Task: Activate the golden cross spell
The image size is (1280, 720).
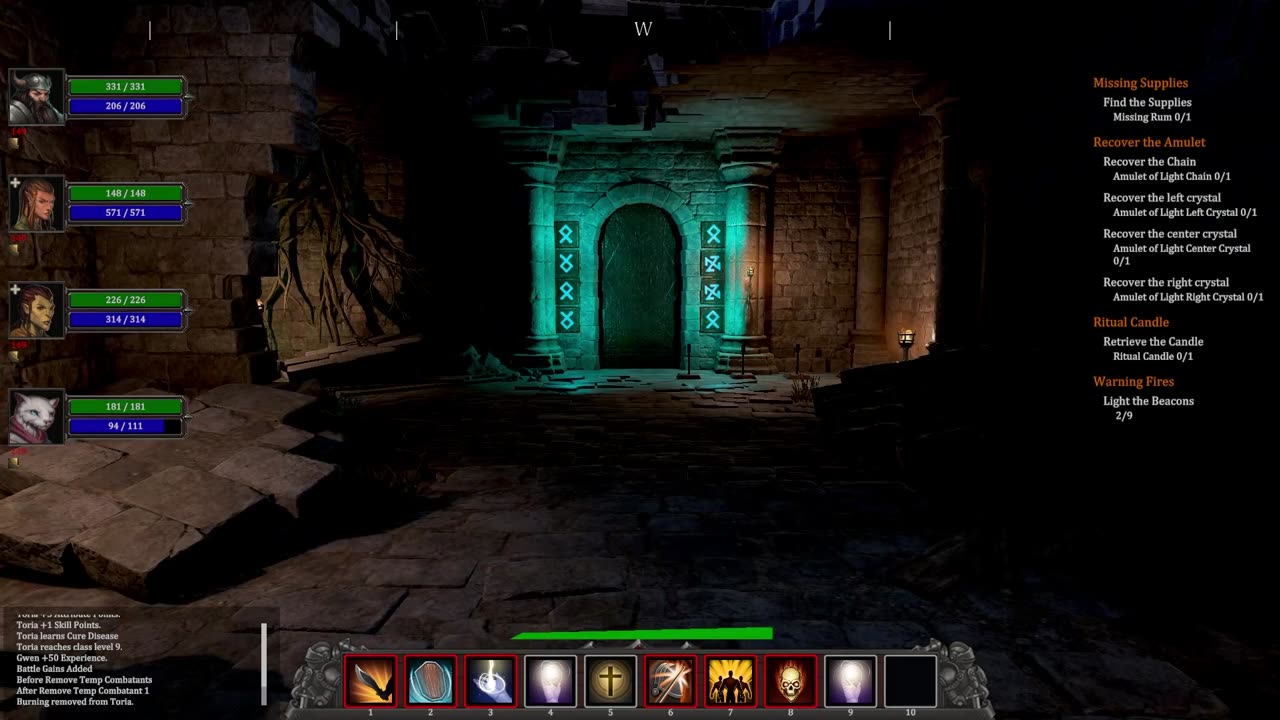Action: (611, 681)
